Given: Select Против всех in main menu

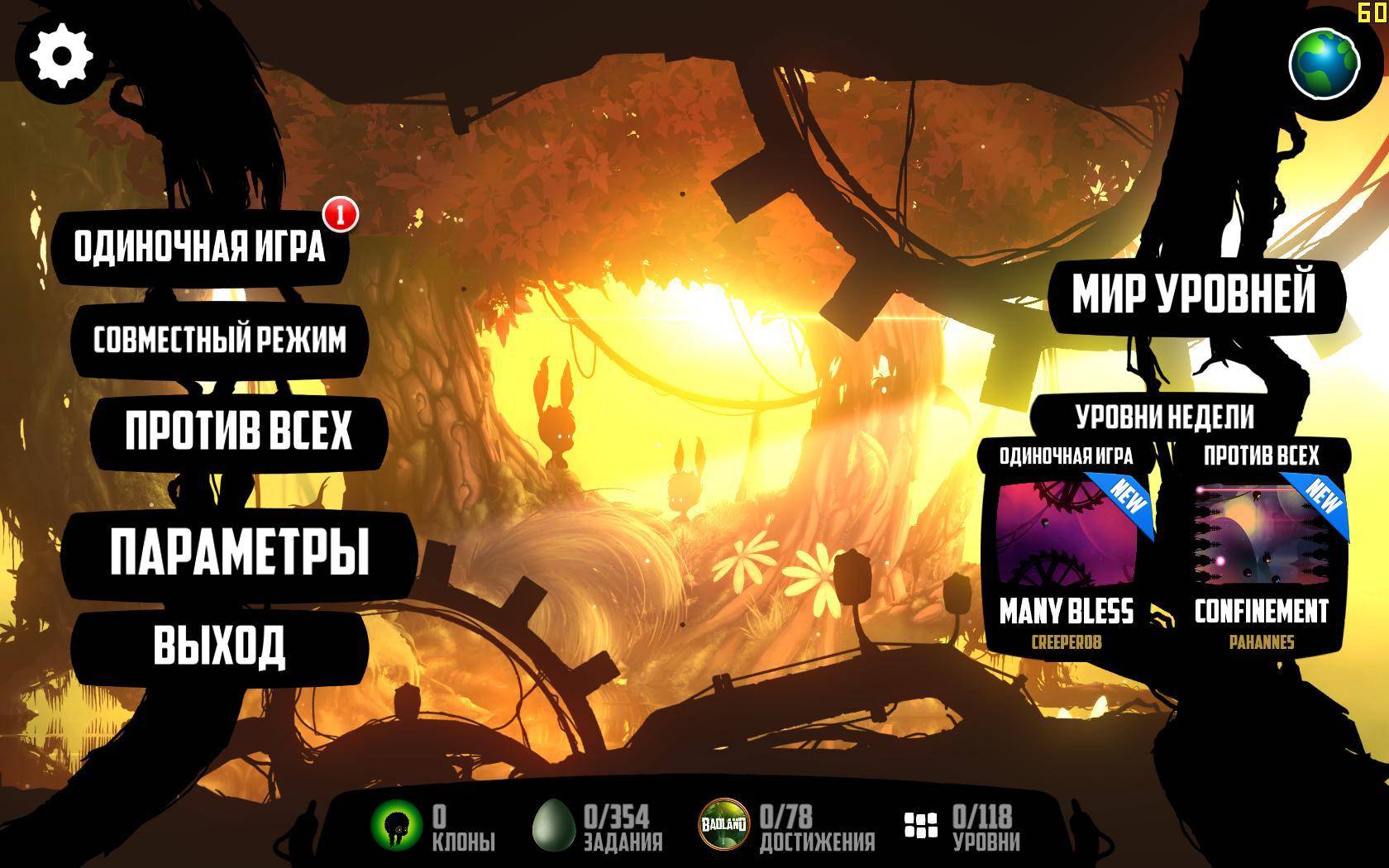Looking at the screenshot, I should (x=238, y=431).
